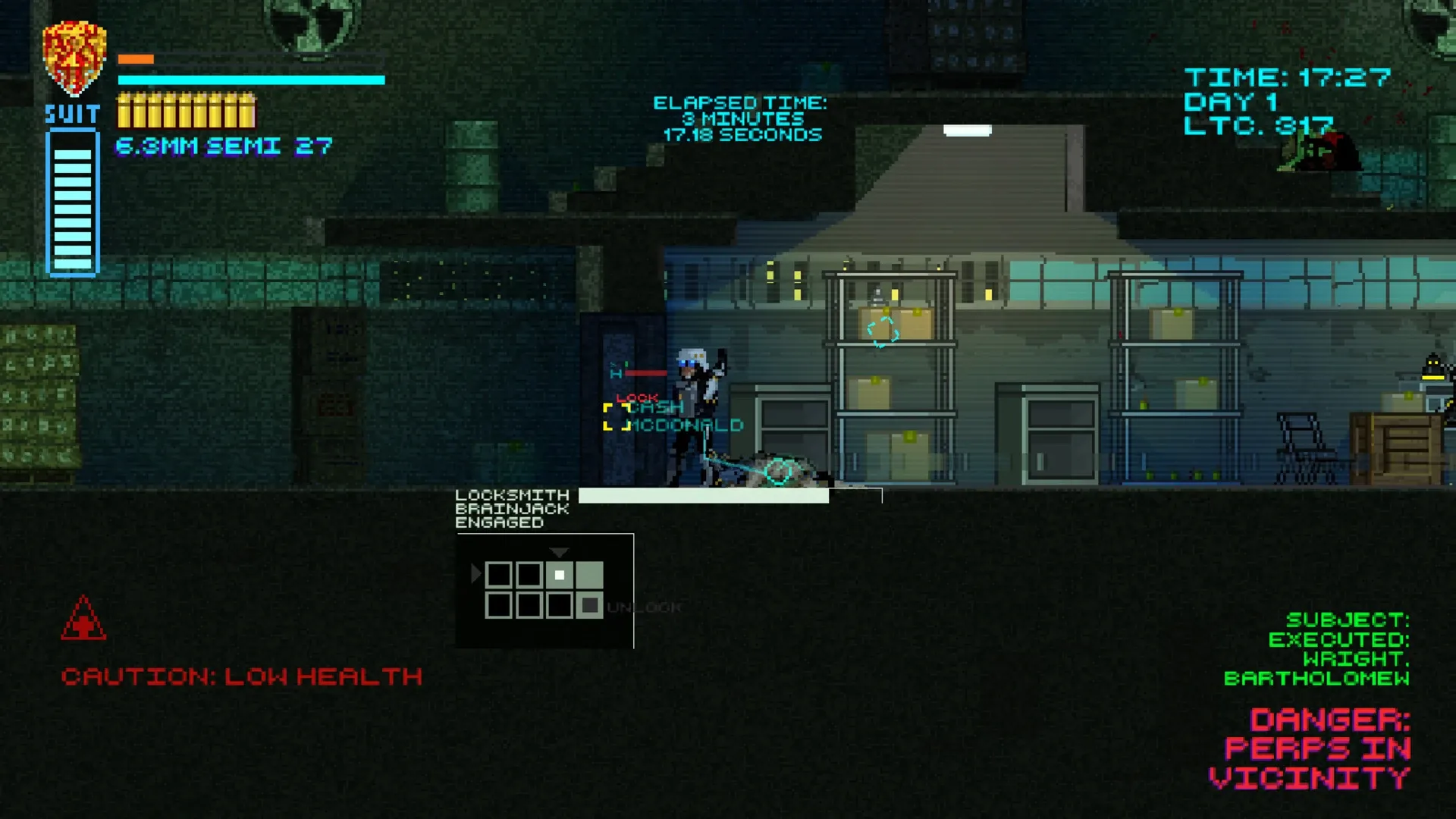
Task: Click the right-pointing arrow left of the grid
Action: pos(475,575)
